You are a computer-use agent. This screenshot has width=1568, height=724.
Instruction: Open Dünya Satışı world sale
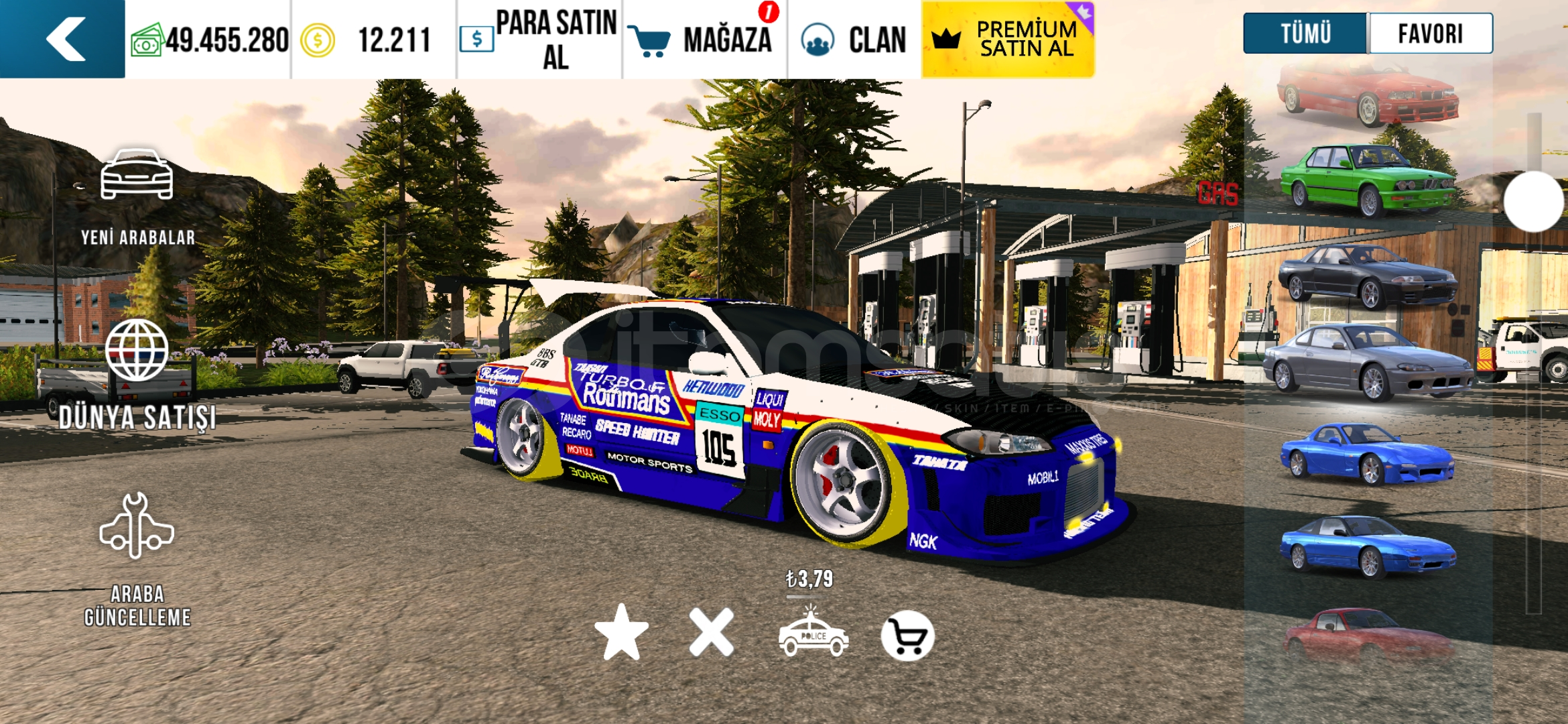[x=137, y=375]
